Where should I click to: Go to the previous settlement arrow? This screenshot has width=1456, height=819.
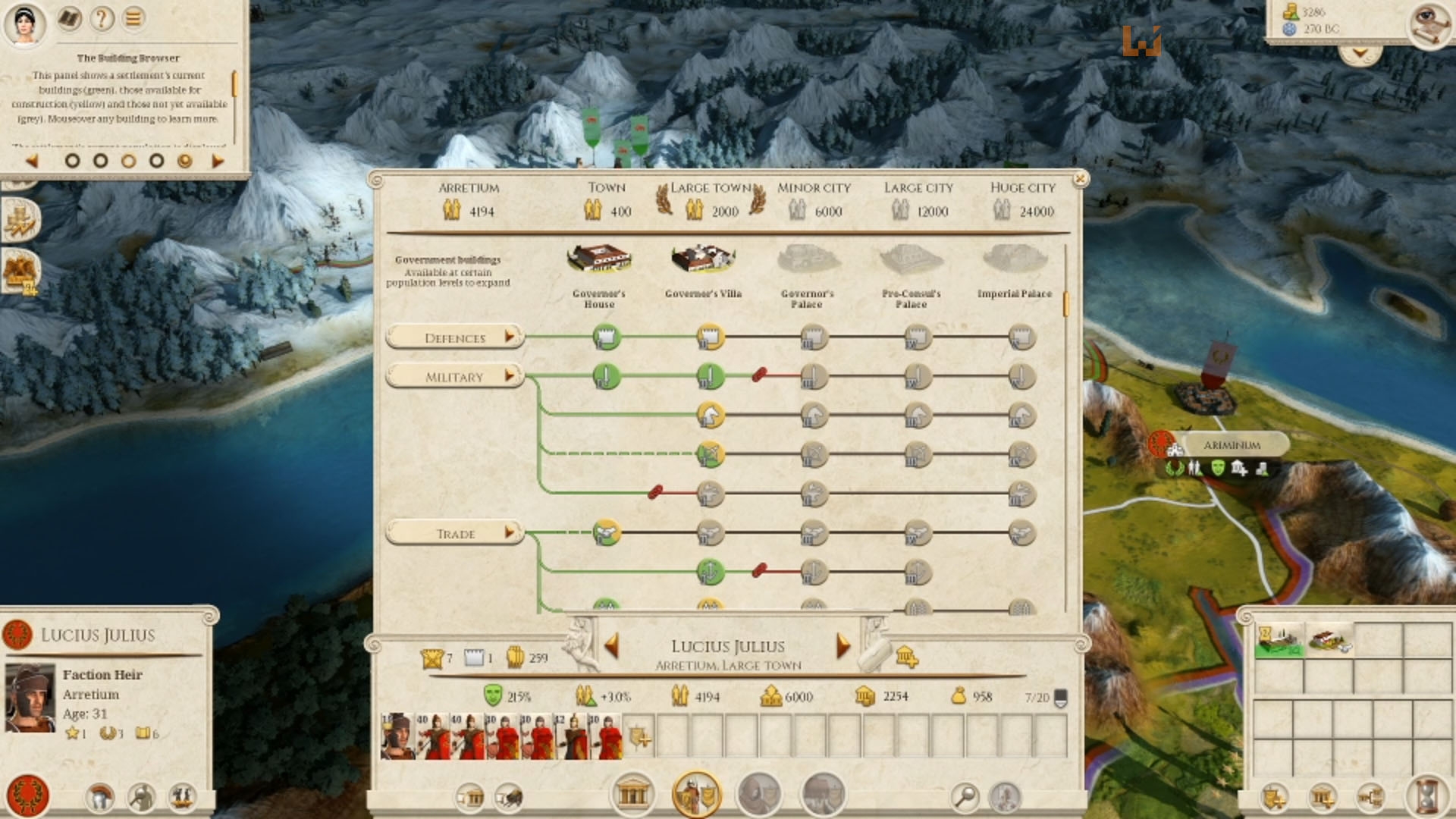click(x=612, y=646)
